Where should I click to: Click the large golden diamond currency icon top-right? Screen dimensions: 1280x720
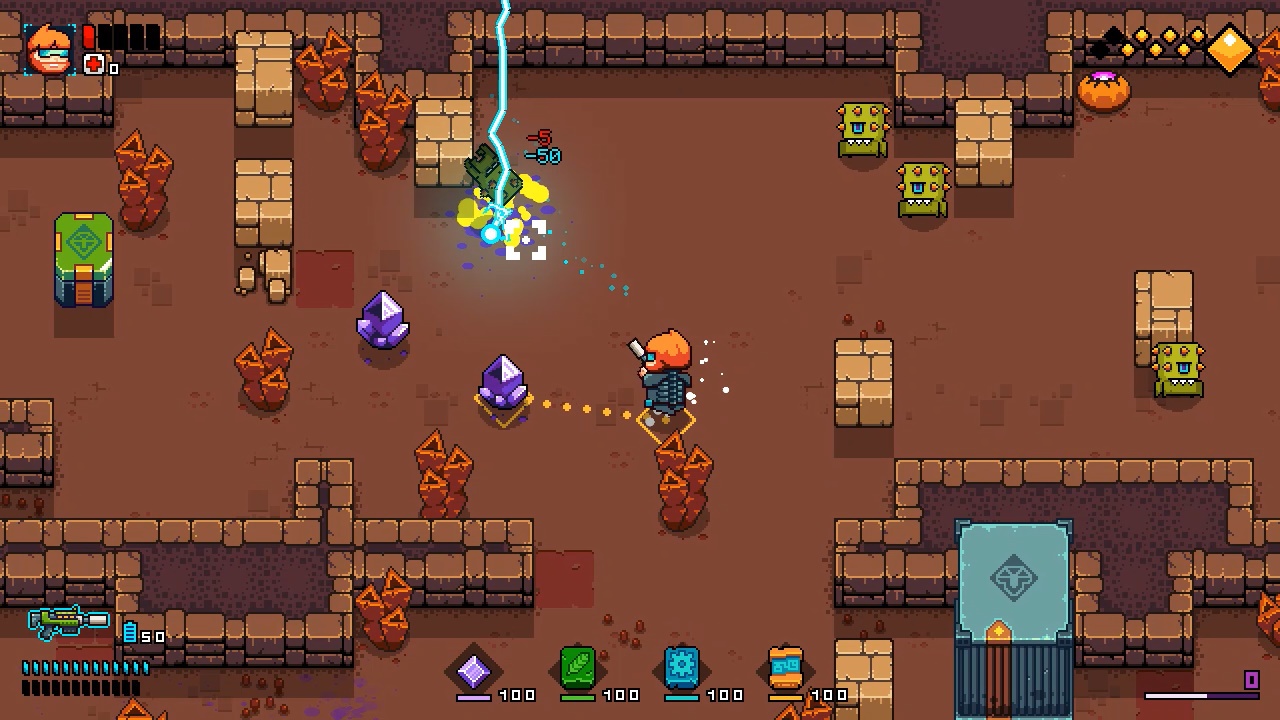tap(1229, 47)
